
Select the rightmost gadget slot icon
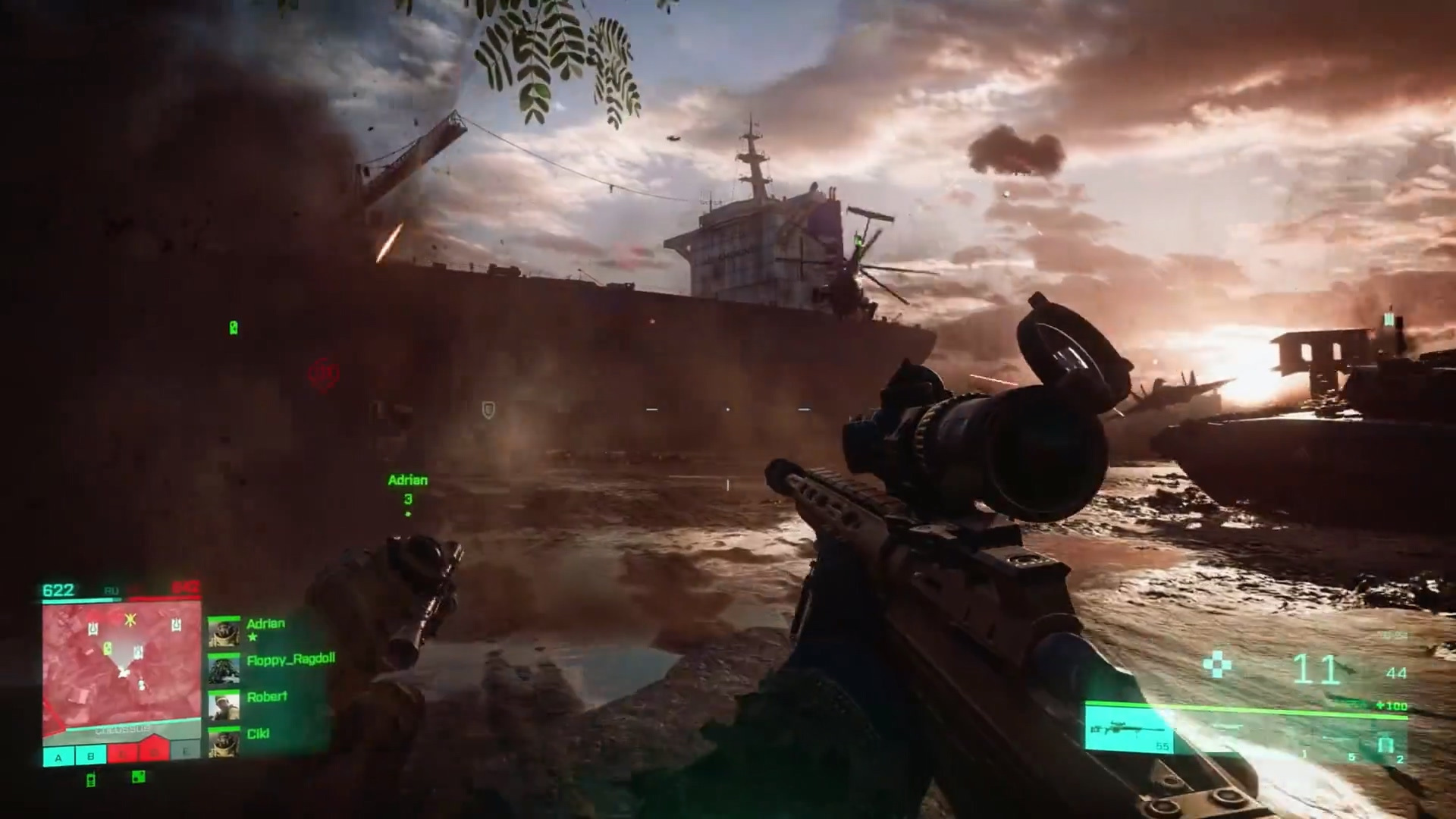click(x=1387, y=747)
